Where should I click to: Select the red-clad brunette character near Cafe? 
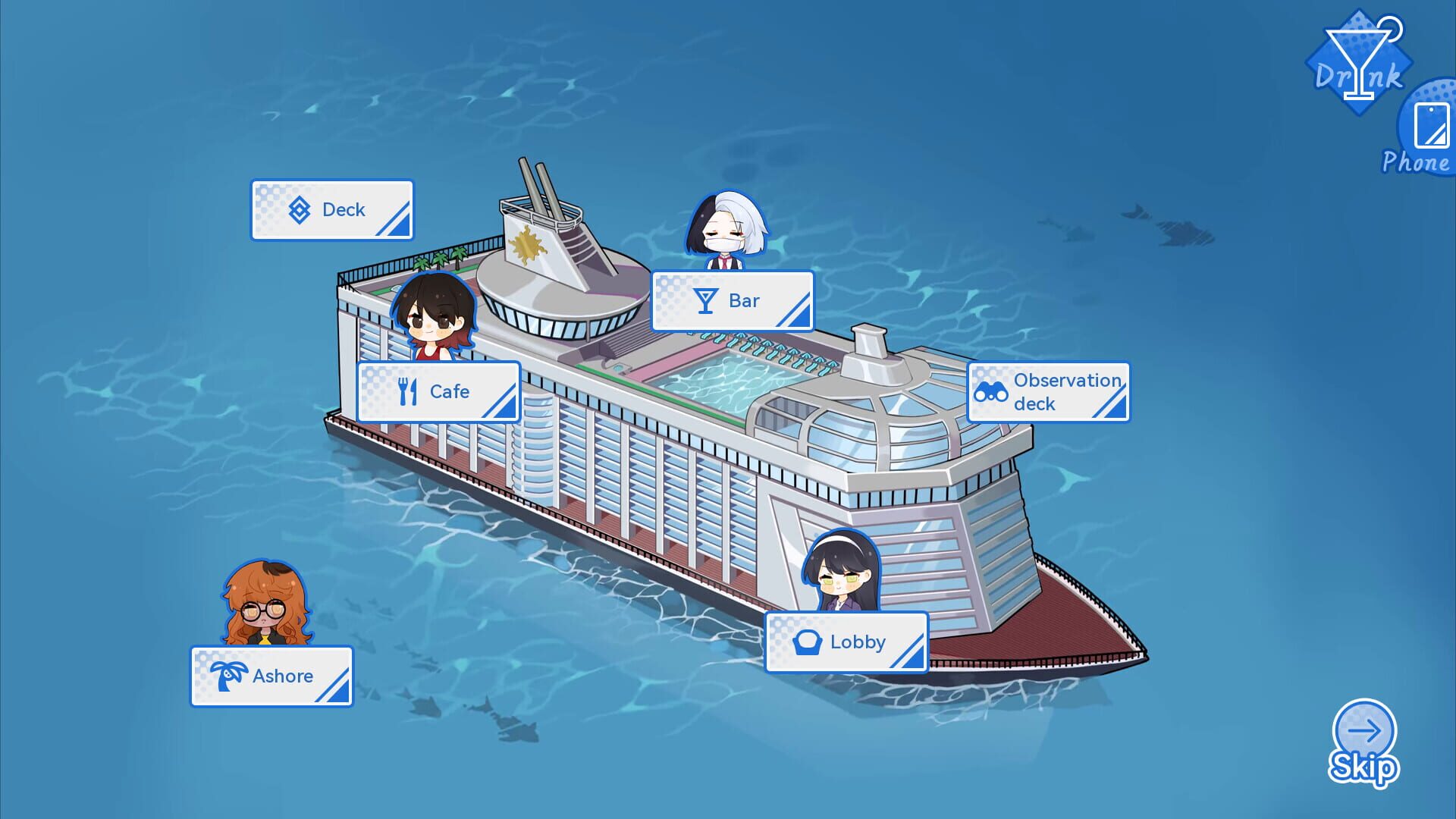[x=434, y=318]
